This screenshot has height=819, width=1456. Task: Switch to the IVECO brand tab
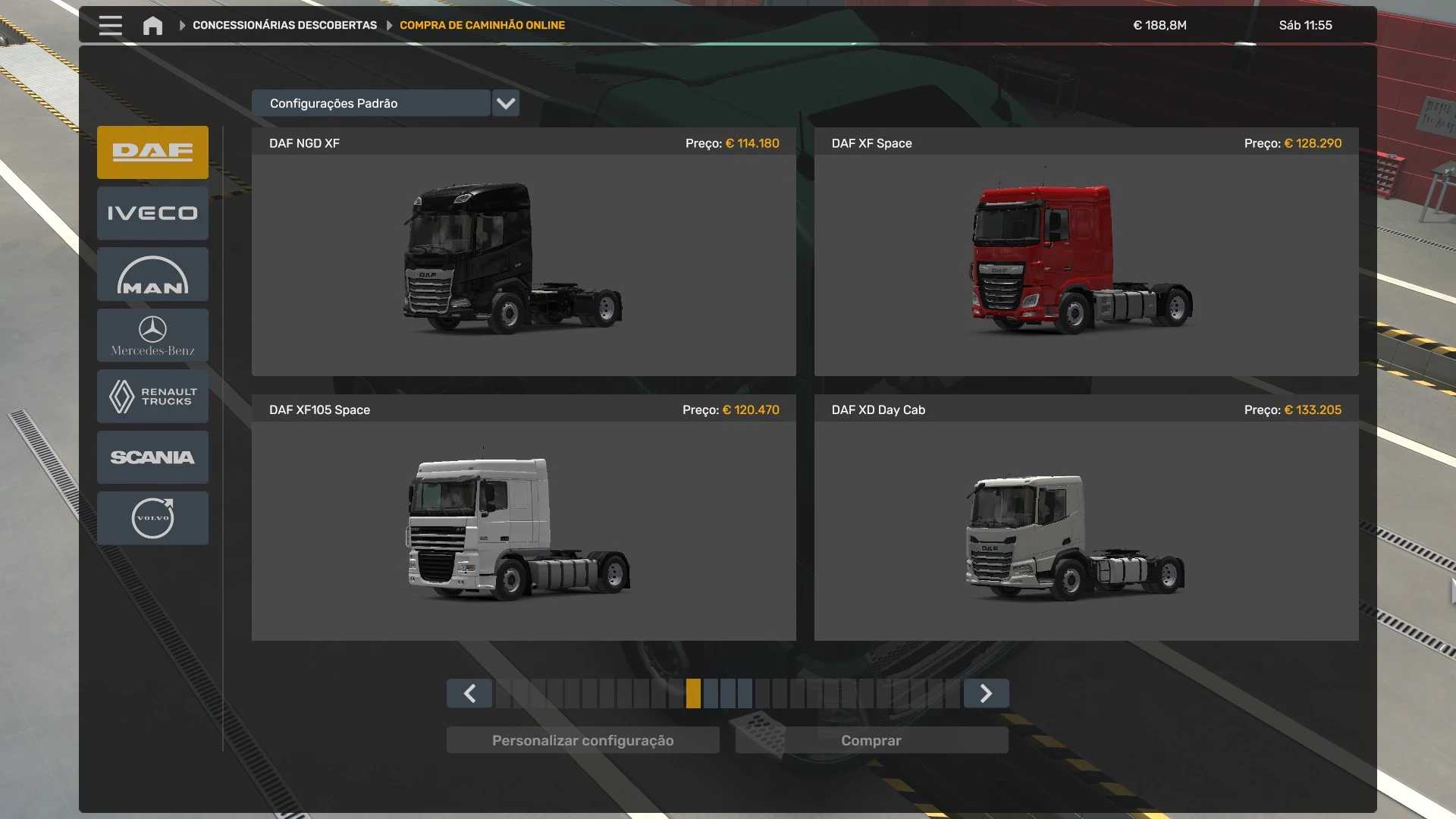coord(152,214)
